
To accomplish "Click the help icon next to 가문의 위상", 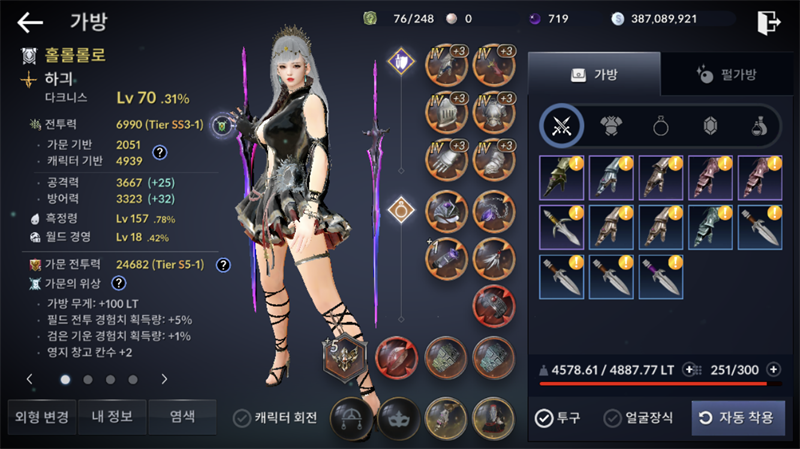I will [118, 283].
